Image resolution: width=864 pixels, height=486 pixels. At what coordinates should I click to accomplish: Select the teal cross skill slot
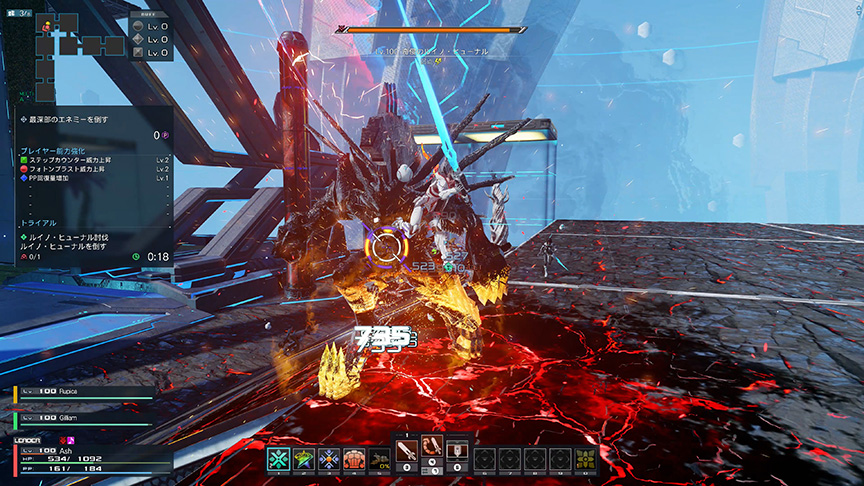tap(278, 459)
